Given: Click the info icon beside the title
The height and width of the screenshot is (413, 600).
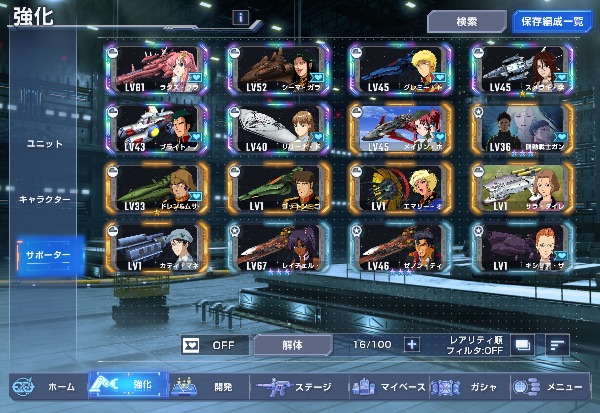Looking at the screenshot, I should (240, 18).
